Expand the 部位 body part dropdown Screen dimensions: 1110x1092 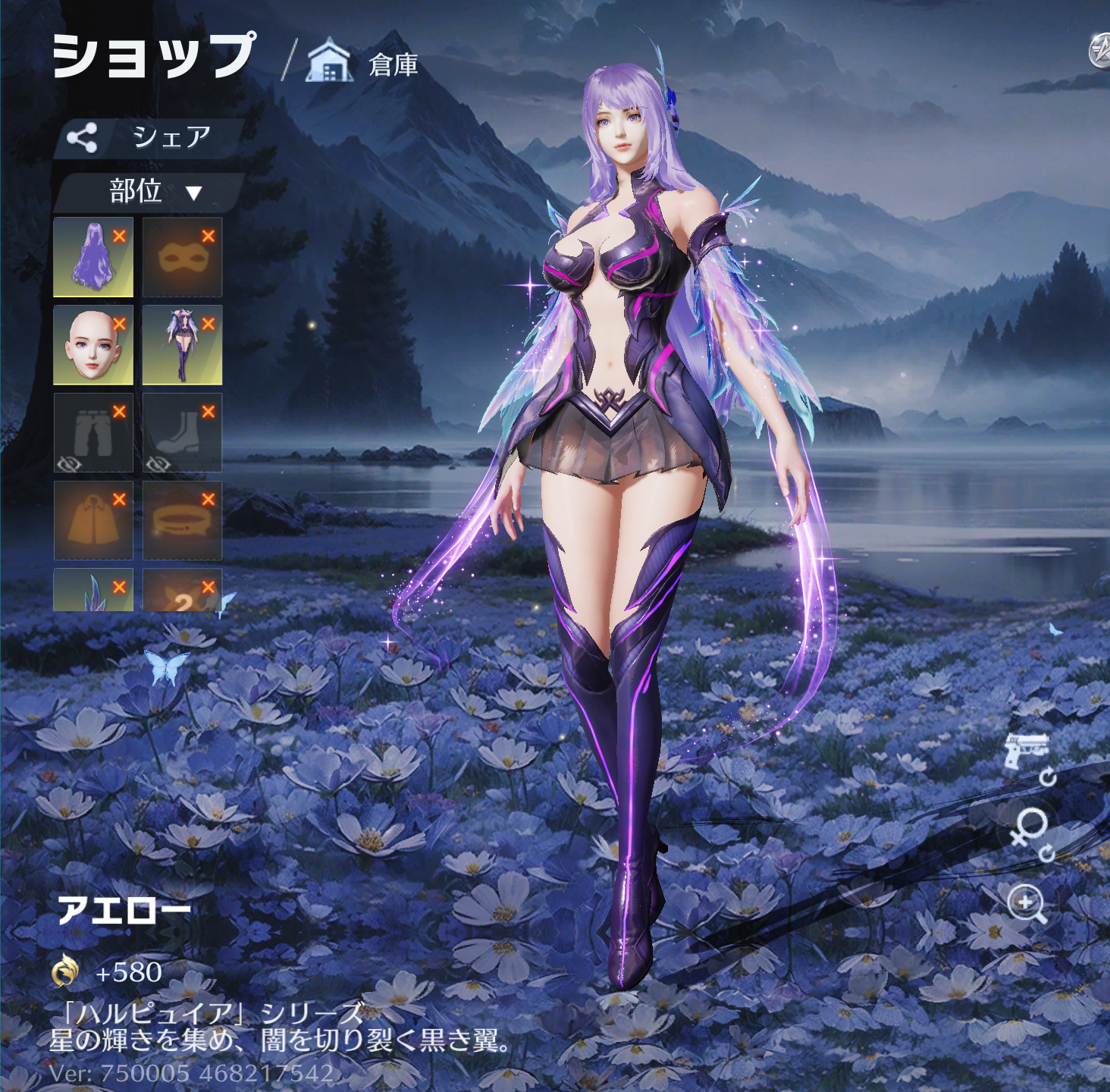[150, 192]
